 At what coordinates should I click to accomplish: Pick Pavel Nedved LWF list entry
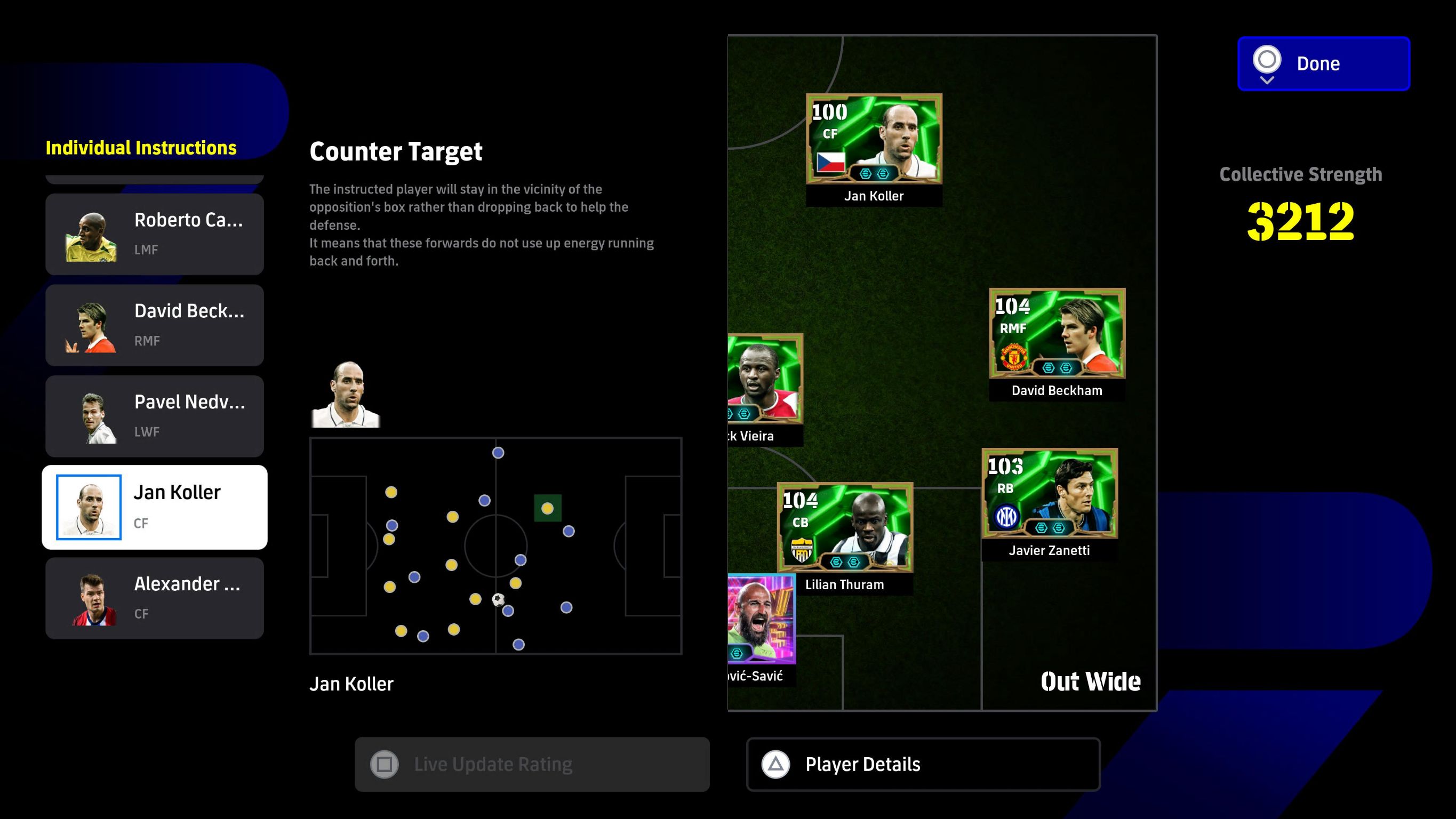[x=154, y=416]
